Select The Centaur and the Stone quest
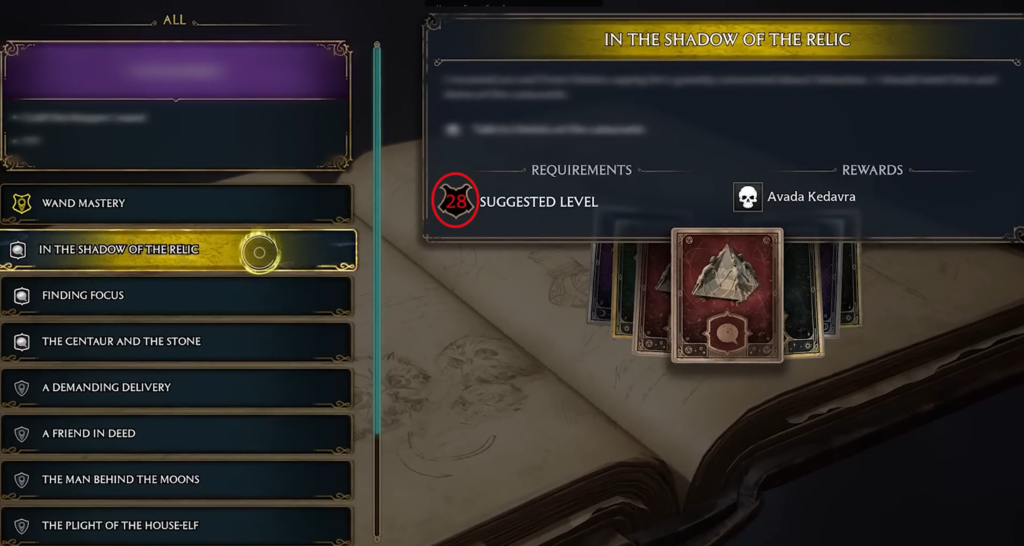This screenshot has height=546, width=1024. [x=176, y=342]
